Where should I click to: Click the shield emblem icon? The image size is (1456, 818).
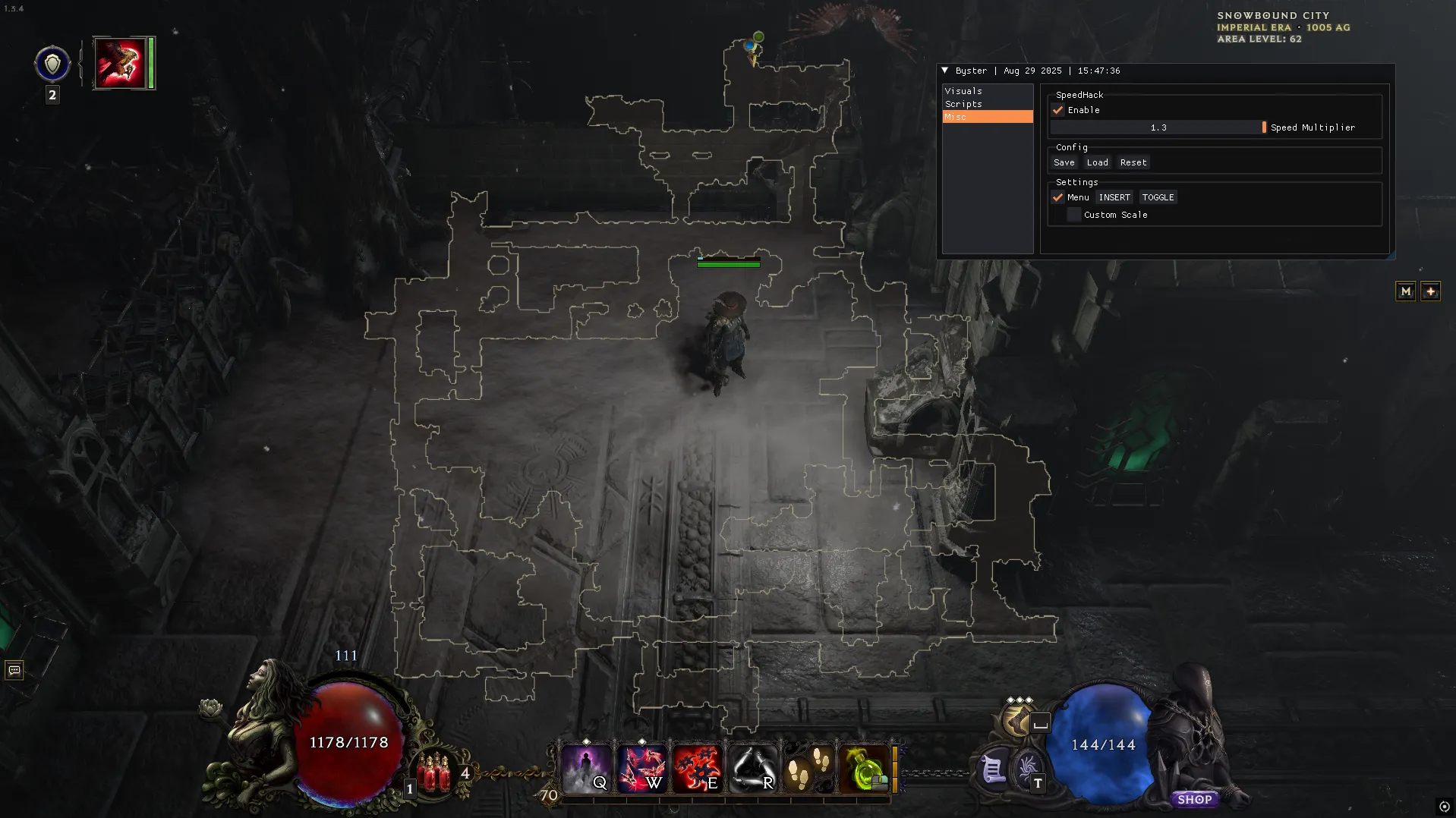pyautogui.click(x=52, y=64)
